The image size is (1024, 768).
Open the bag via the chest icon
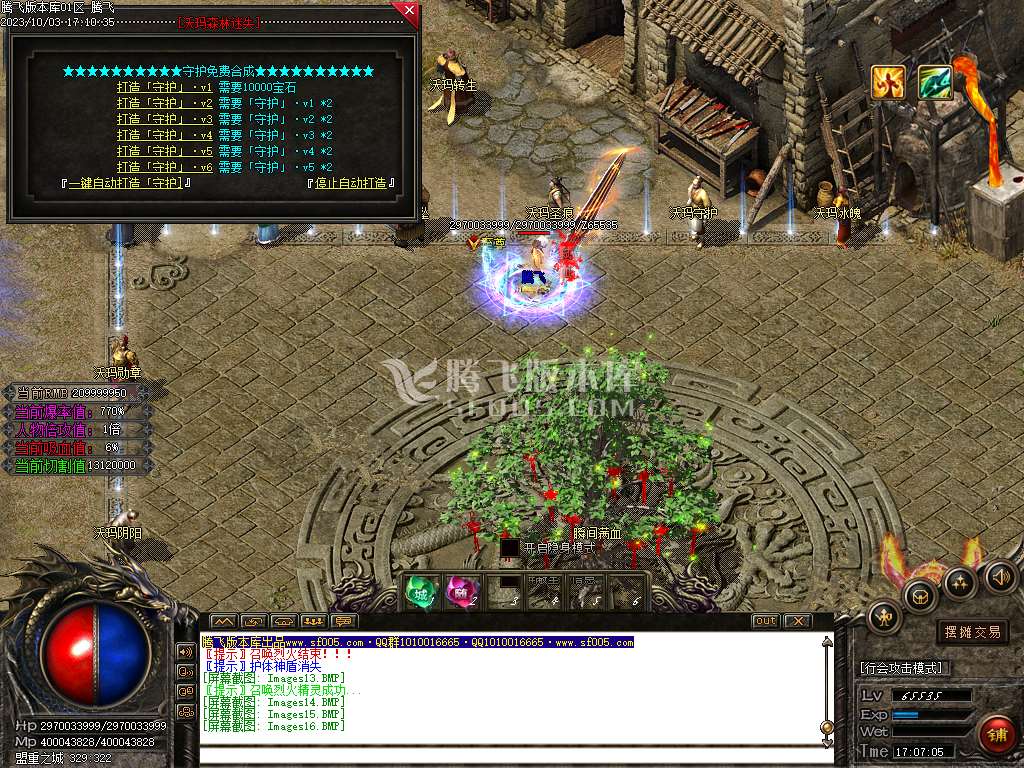pyautogui.click(x=919, y=596)
